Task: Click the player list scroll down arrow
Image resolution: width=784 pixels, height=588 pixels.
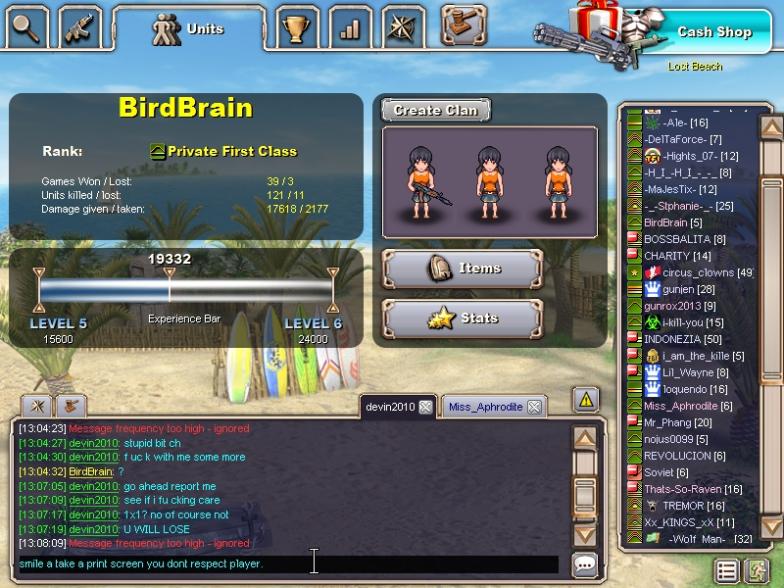Action: click(x=771, y=526)
